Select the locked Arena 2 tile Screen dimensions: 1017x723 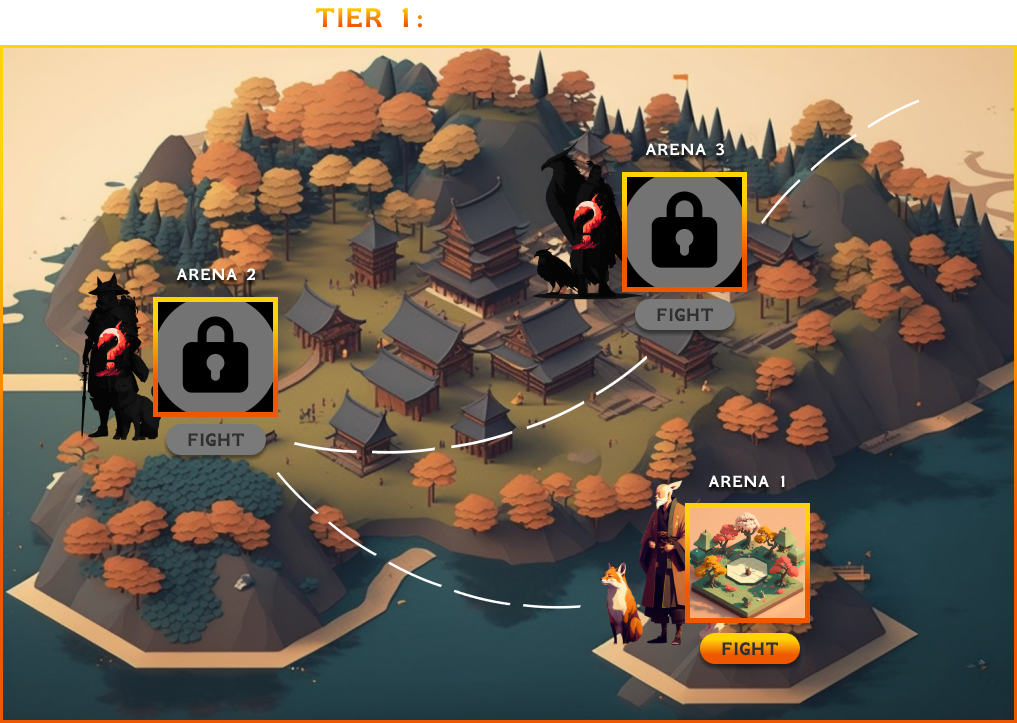click(215, 357)
